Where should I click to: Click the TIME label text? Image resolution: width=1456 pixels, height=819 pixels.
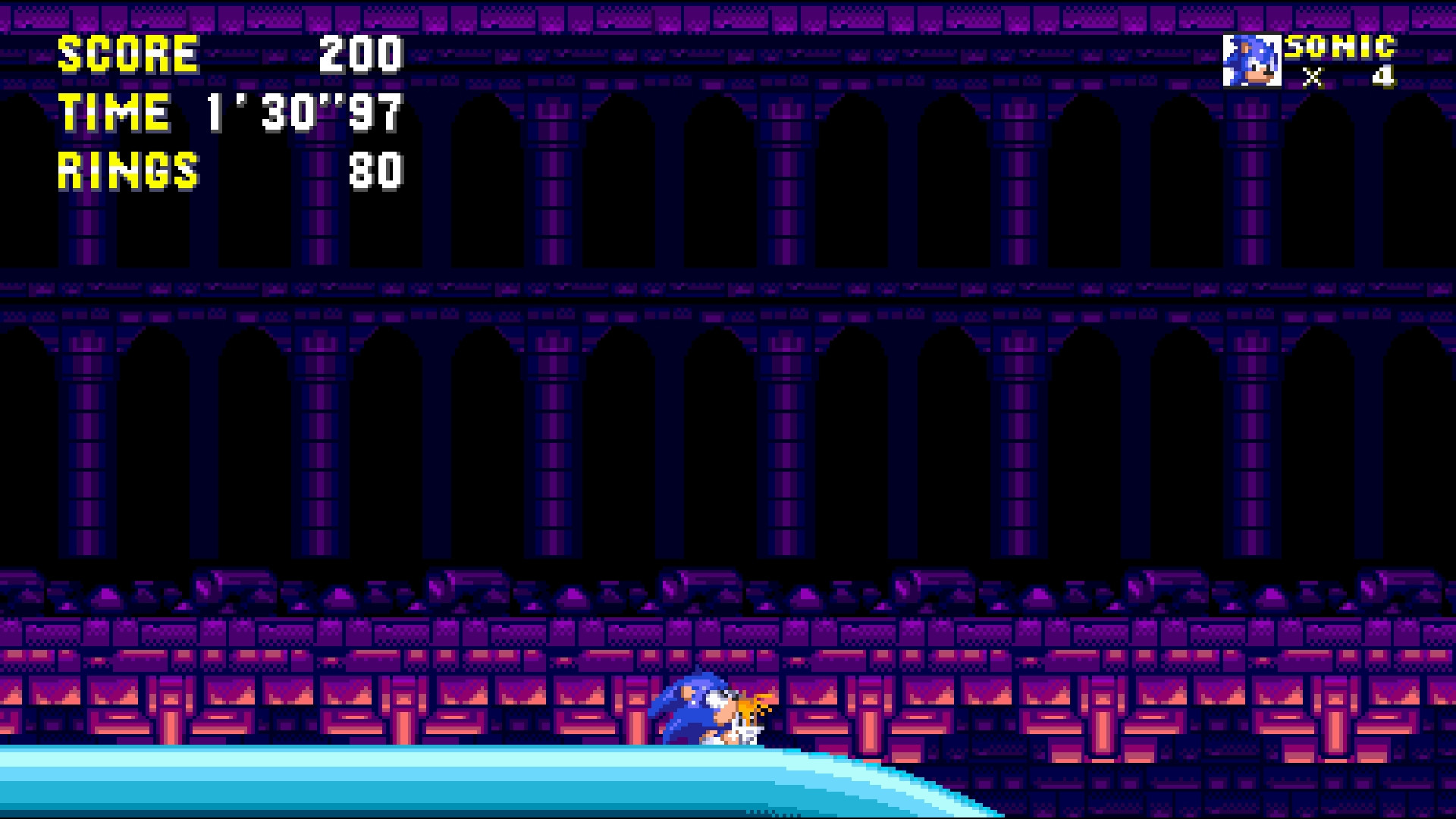pyautogui.click(x=114, y=112)
